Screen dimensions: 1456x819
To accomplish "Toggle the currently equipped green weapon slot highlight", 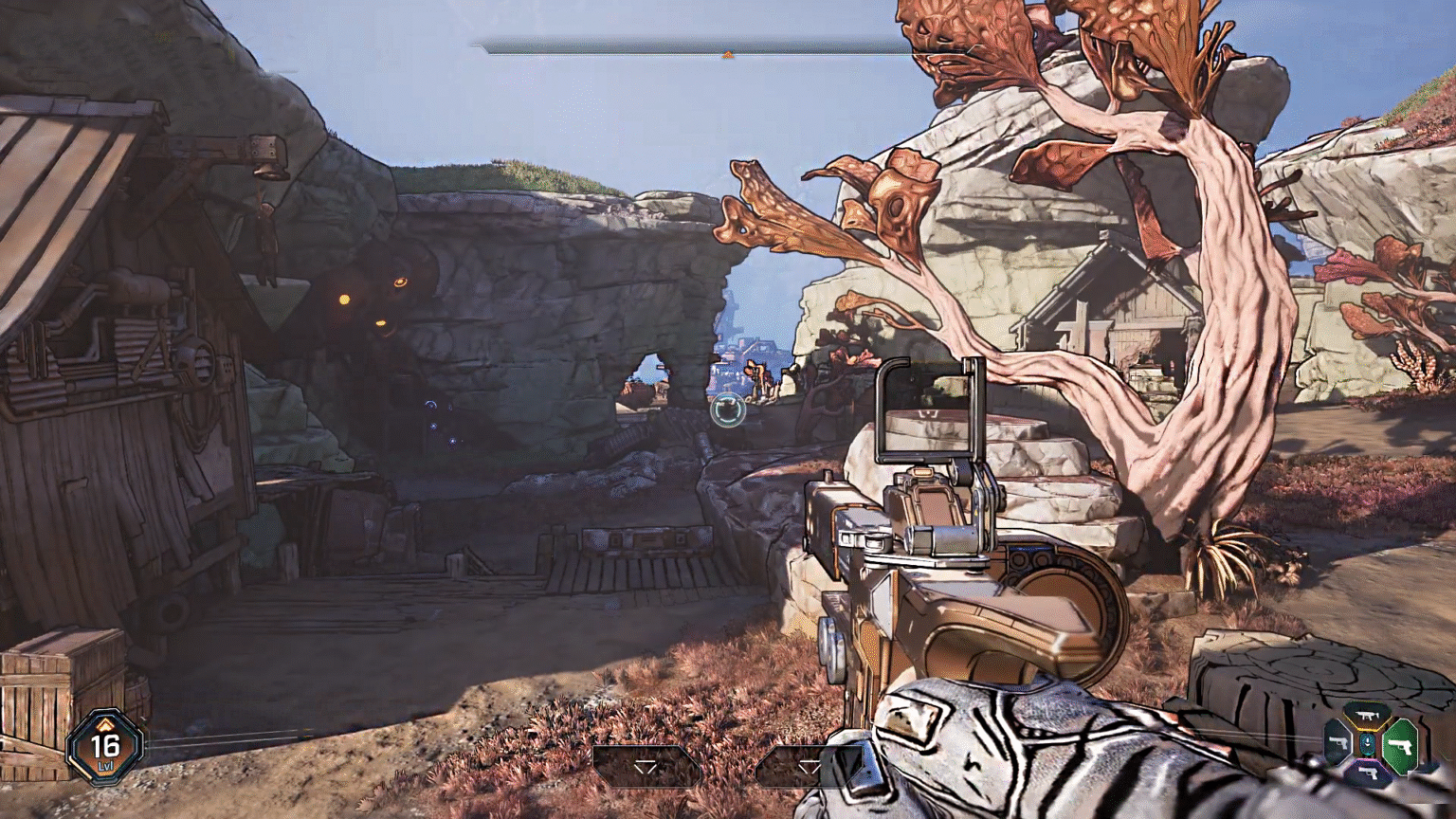I will click(1401, 748).
